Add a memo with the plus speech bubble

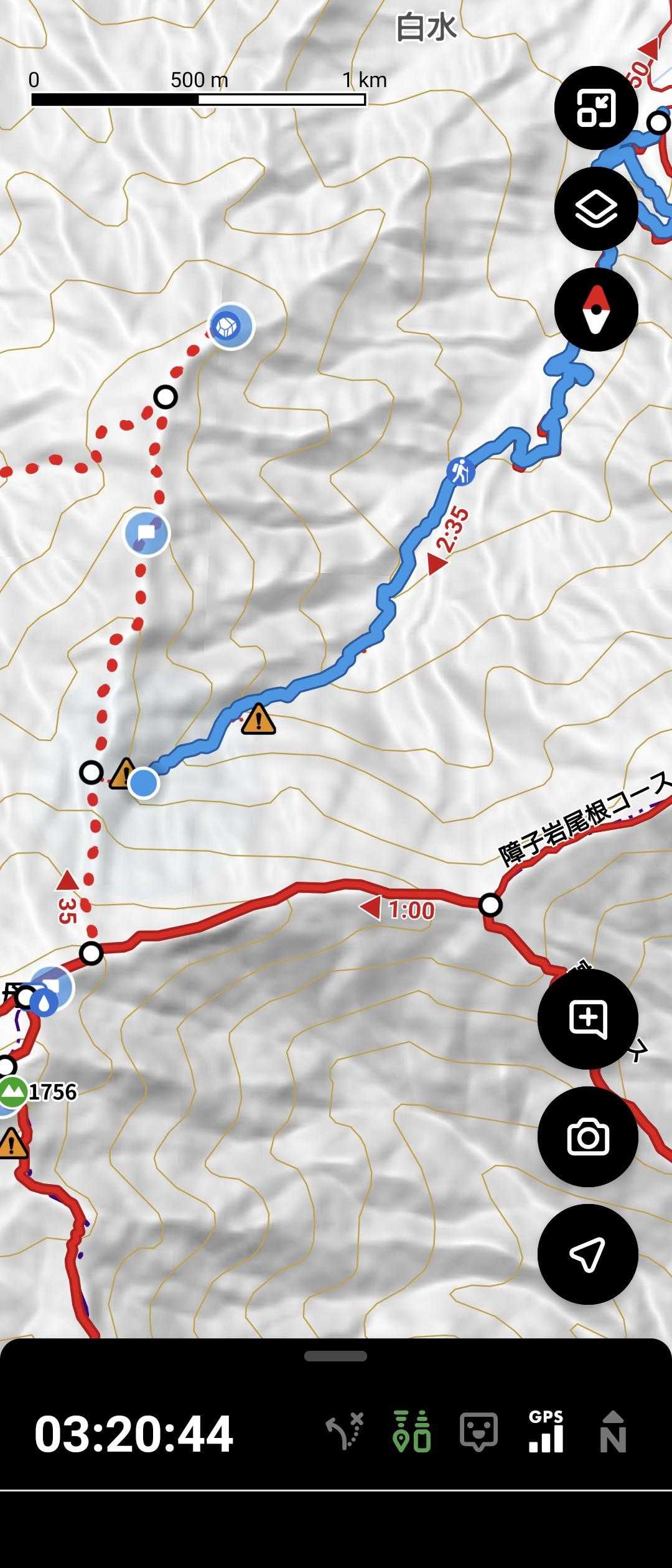coord(587,1019)
